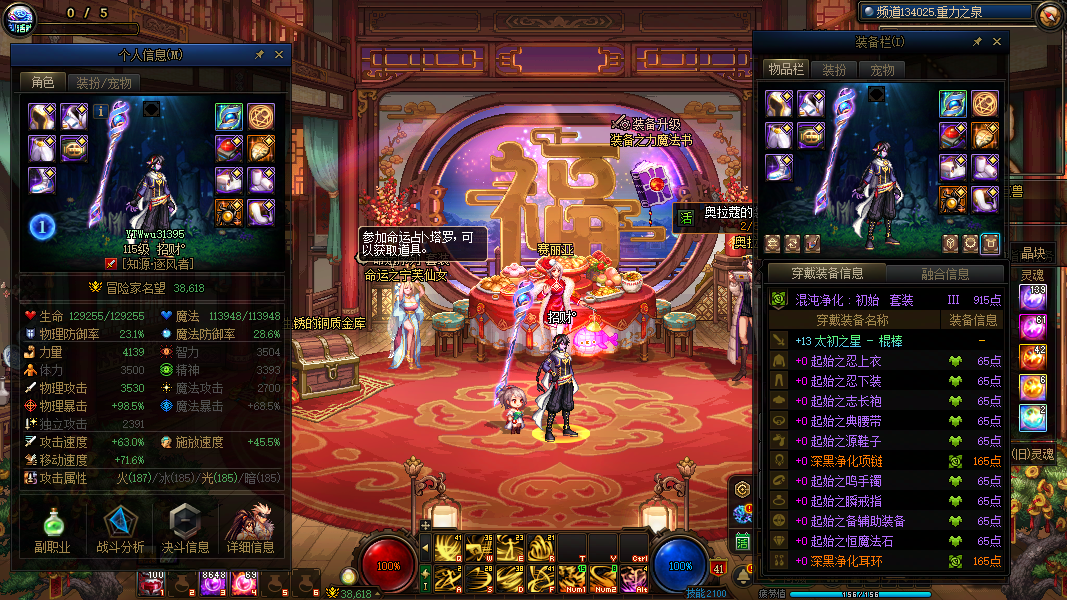
Task: View the 穿戴装备信息 tab
Action: pyautogui.click(x=826, y=273)
